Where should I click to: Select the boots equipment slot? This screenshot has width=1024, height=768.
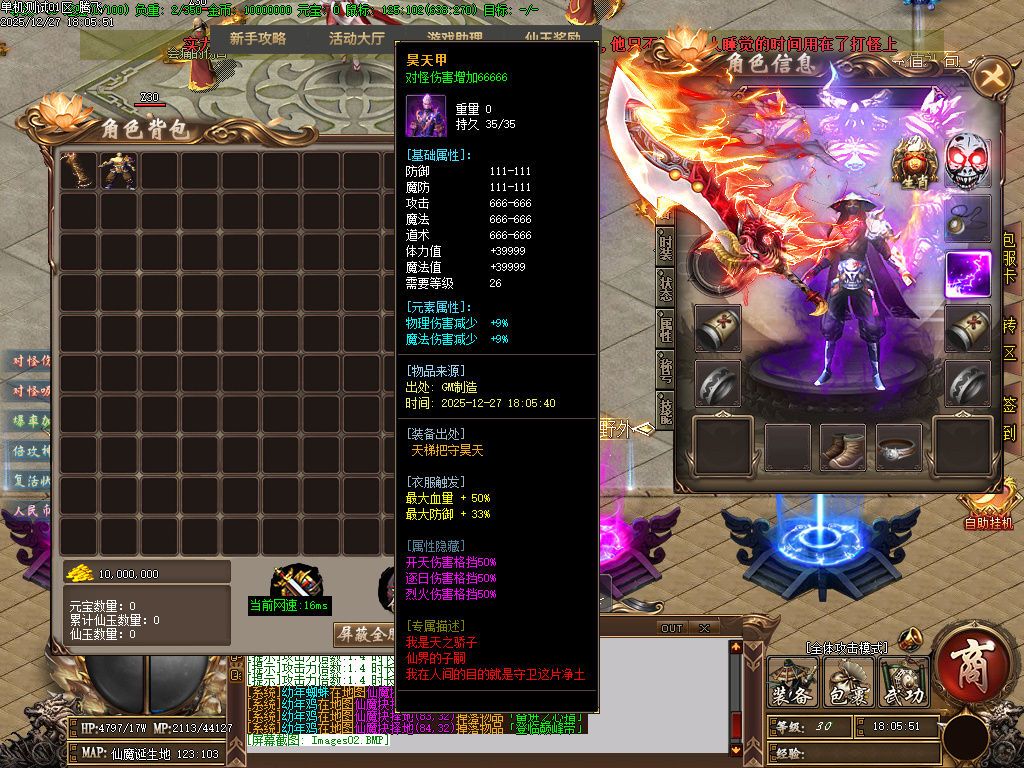[843, 446]
